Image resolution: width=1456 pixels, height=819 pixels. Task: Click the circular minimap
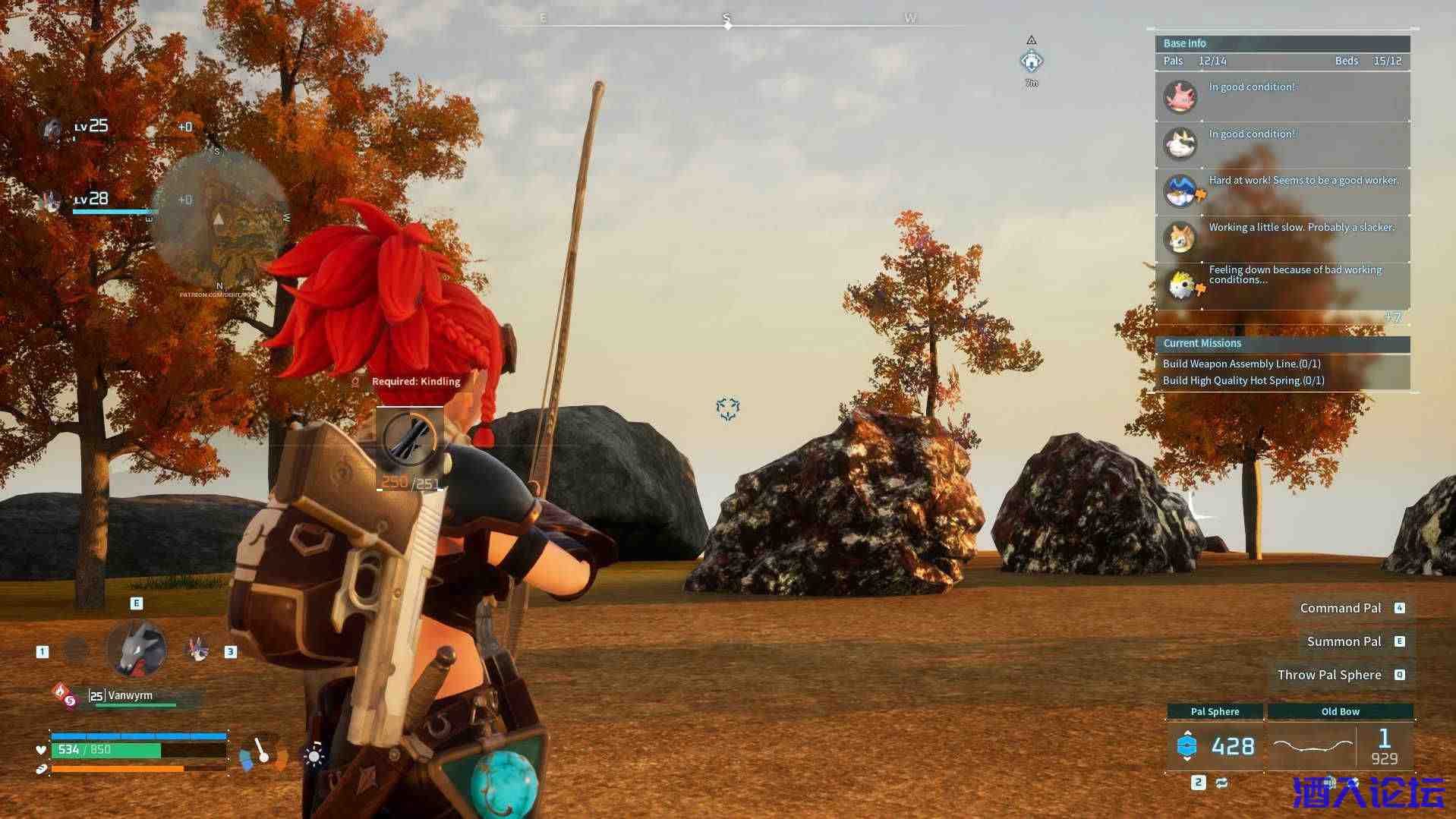pyautogui.click(x=219, y=218)
